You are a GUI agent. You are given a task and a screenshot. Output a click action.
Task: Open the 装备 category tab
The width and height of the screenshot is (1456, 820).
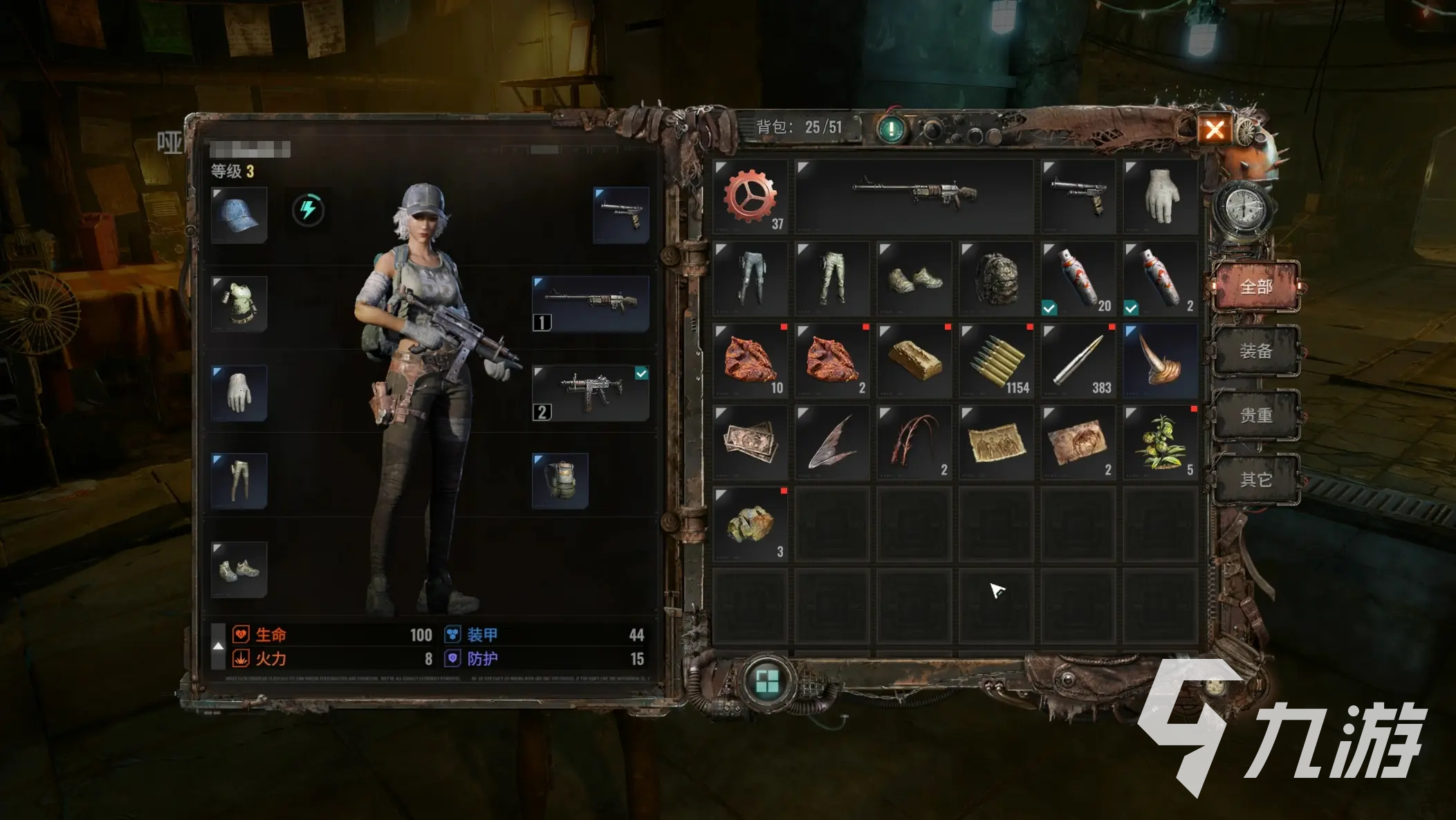point(1255,351)
